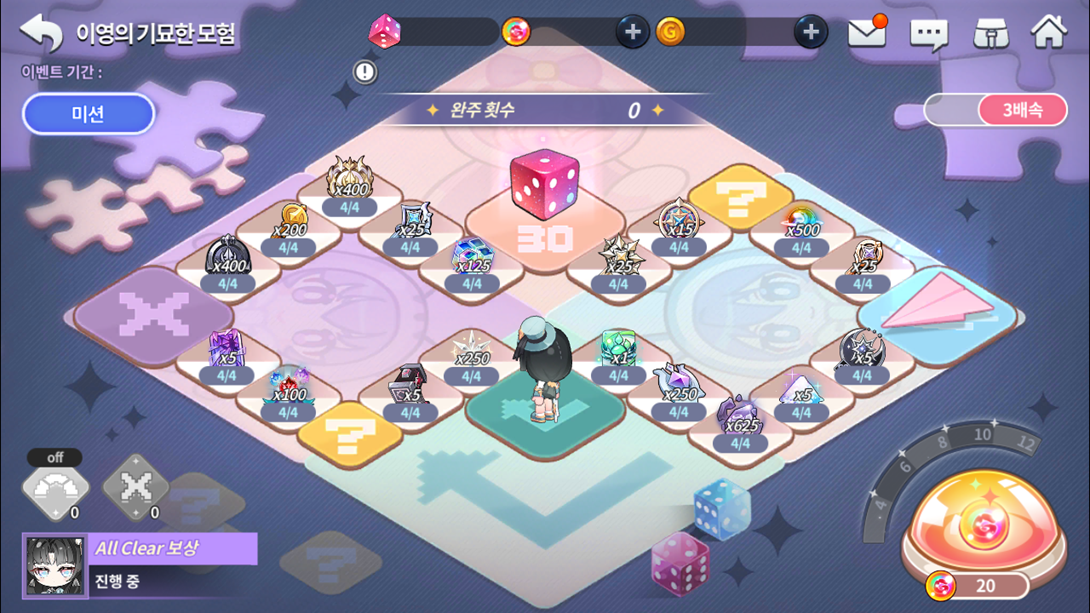Open the chat speech bubble
This screenshot has height=613, width=1090.
928,34
